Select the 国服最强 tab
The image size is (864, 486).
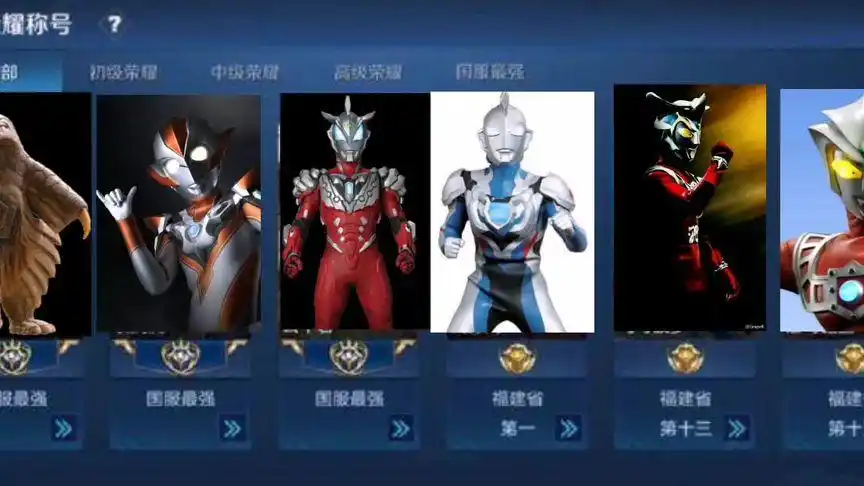click(x=490, y=72)
